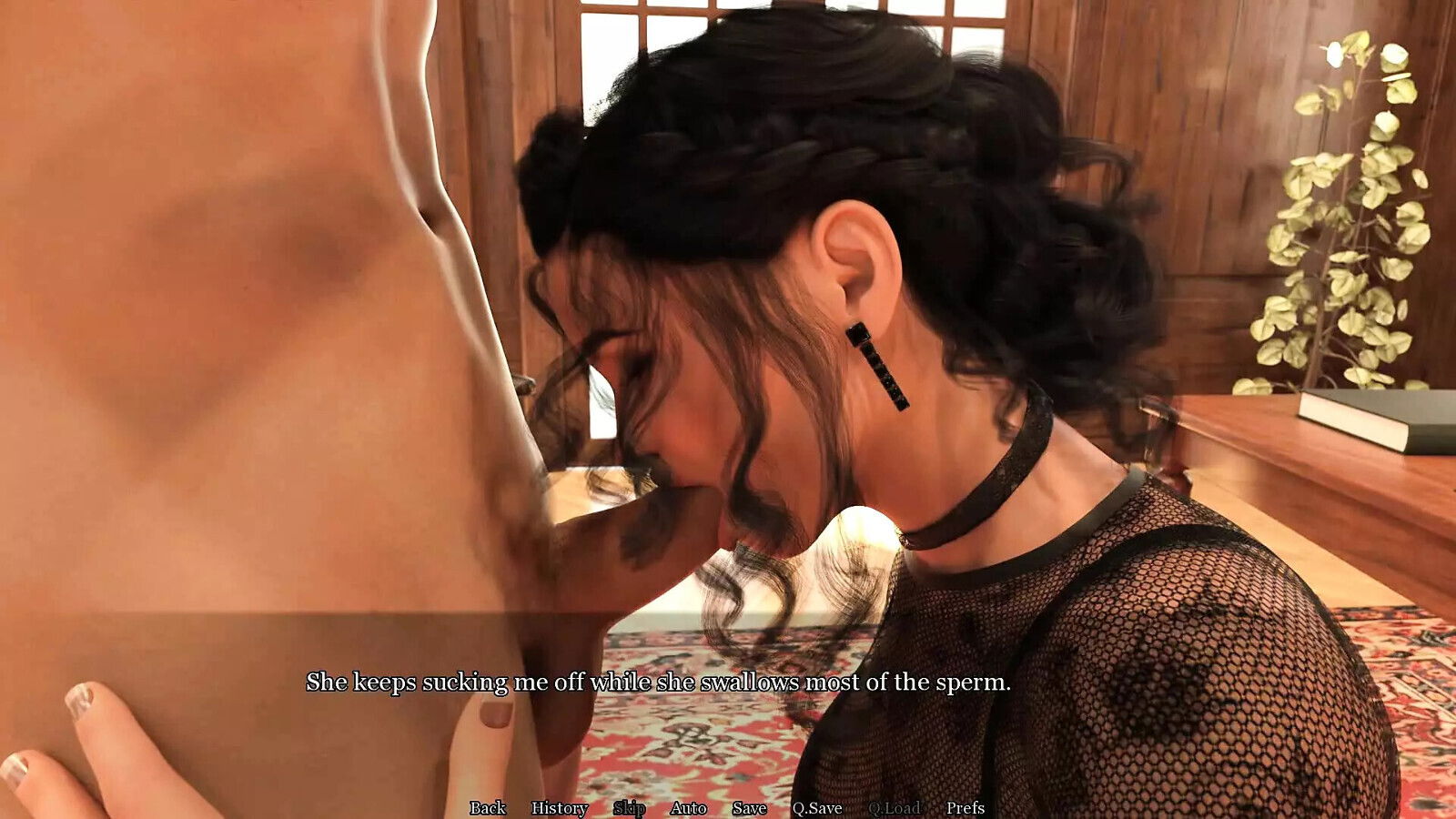Return to the previous scene with Back
1456x819 pixels.
click(x=490, y=808)
